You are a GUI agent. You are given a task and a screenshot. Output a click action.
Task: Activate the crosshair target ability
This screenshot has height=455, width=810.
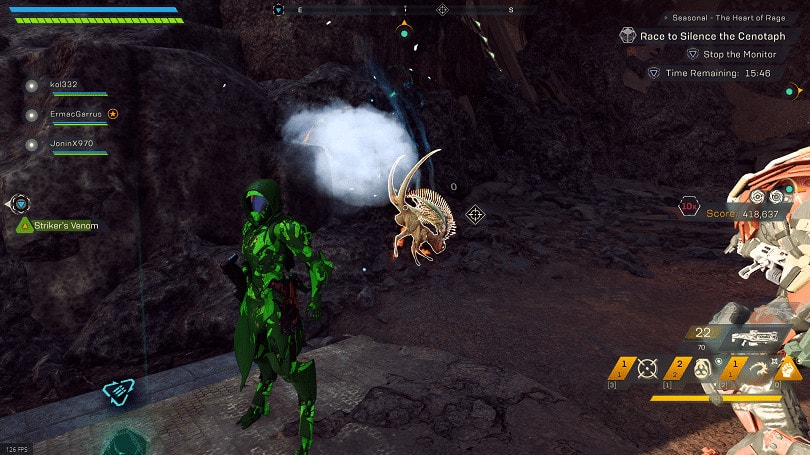pos(647,369)
